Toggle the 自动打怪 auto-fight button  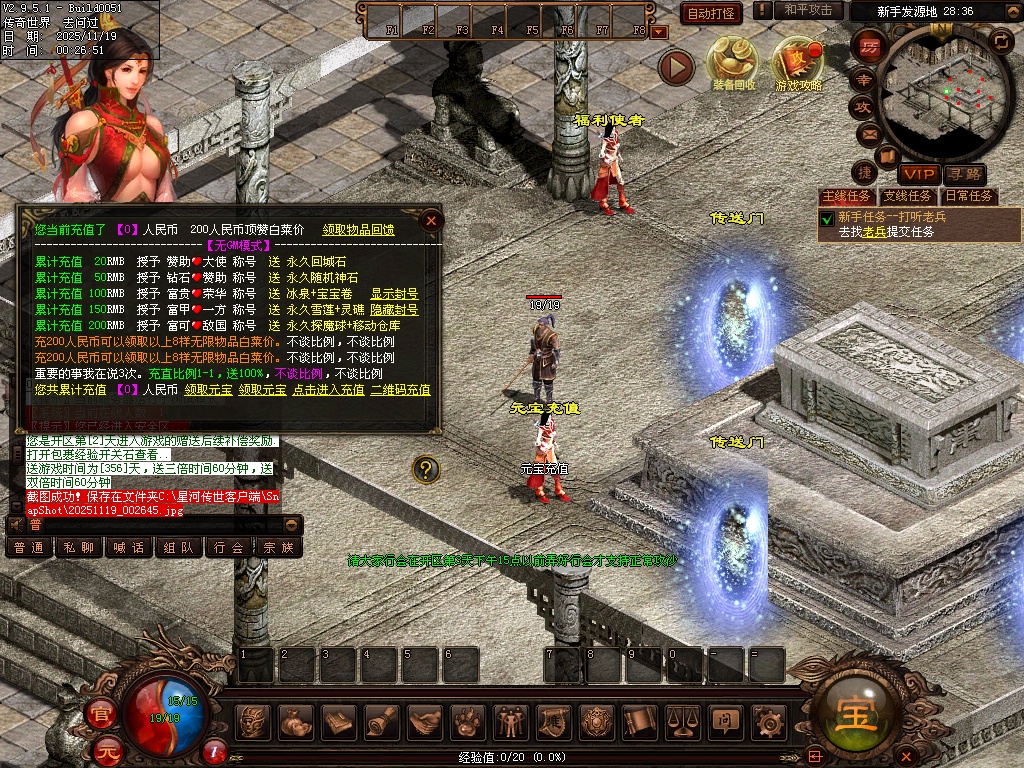(711, 13)
